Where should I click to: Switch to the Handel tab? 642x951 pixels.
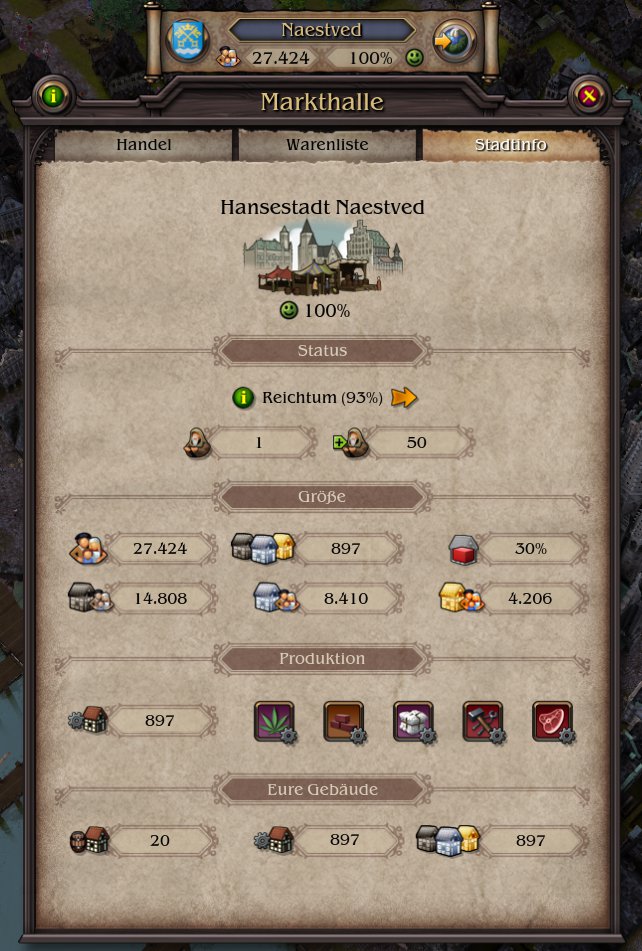pyautogui.click(x=144, y=145)
